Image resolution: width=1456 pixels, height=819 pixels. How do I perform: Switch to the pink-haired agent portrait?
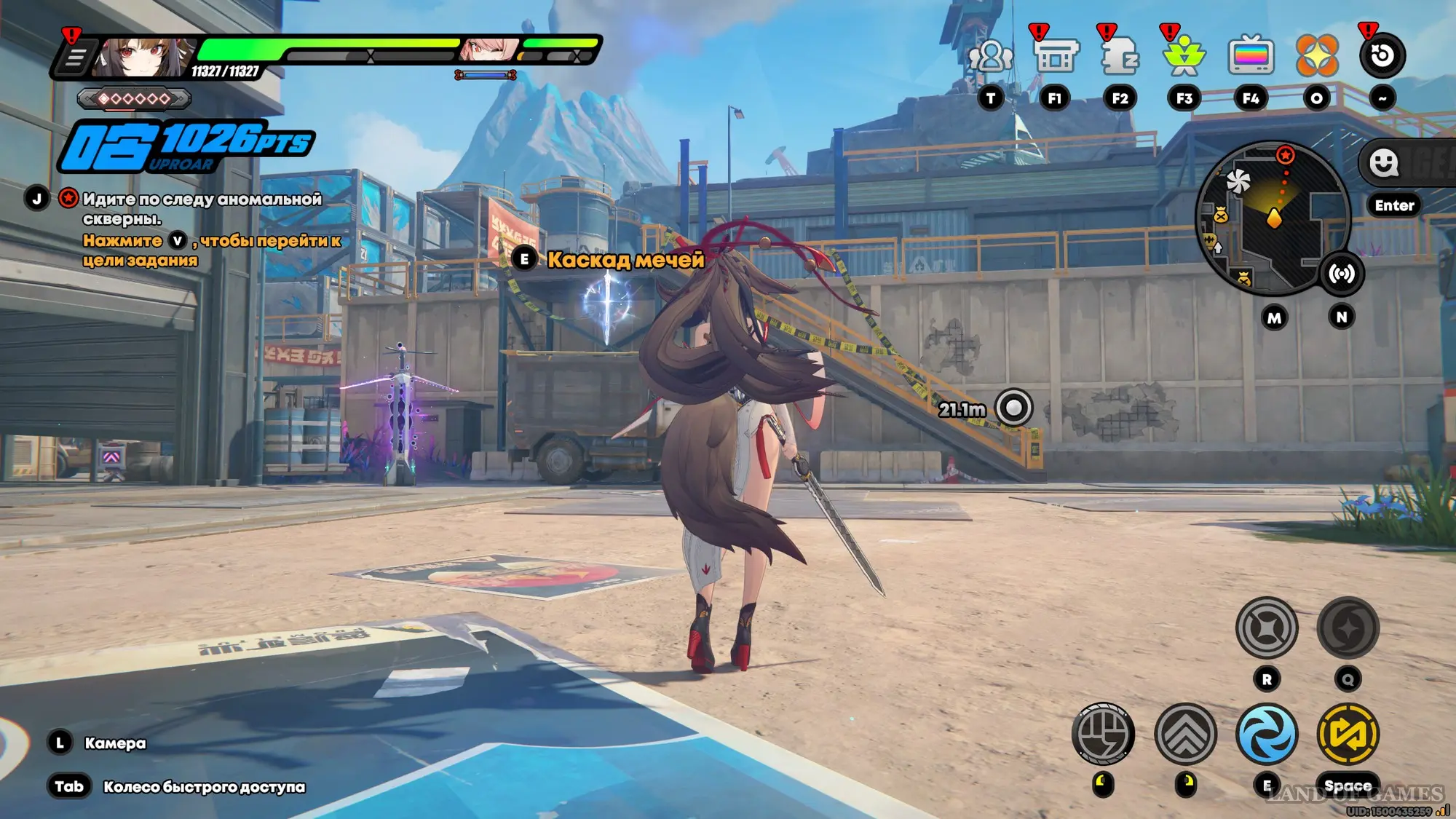pos(486,50)
